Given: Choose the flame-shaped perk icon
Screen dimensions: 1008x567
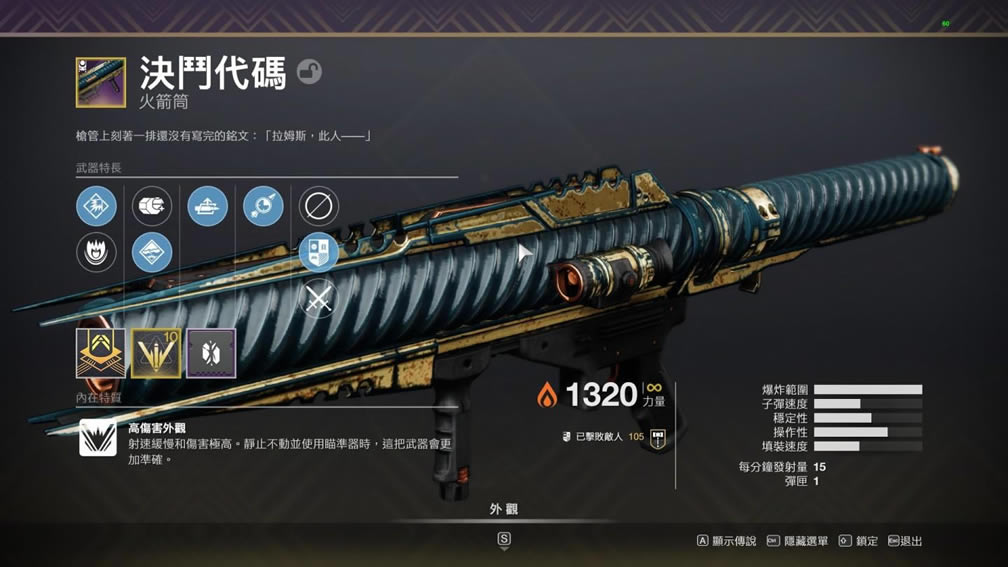Looking at the screenshot, I should coord(96,253).
